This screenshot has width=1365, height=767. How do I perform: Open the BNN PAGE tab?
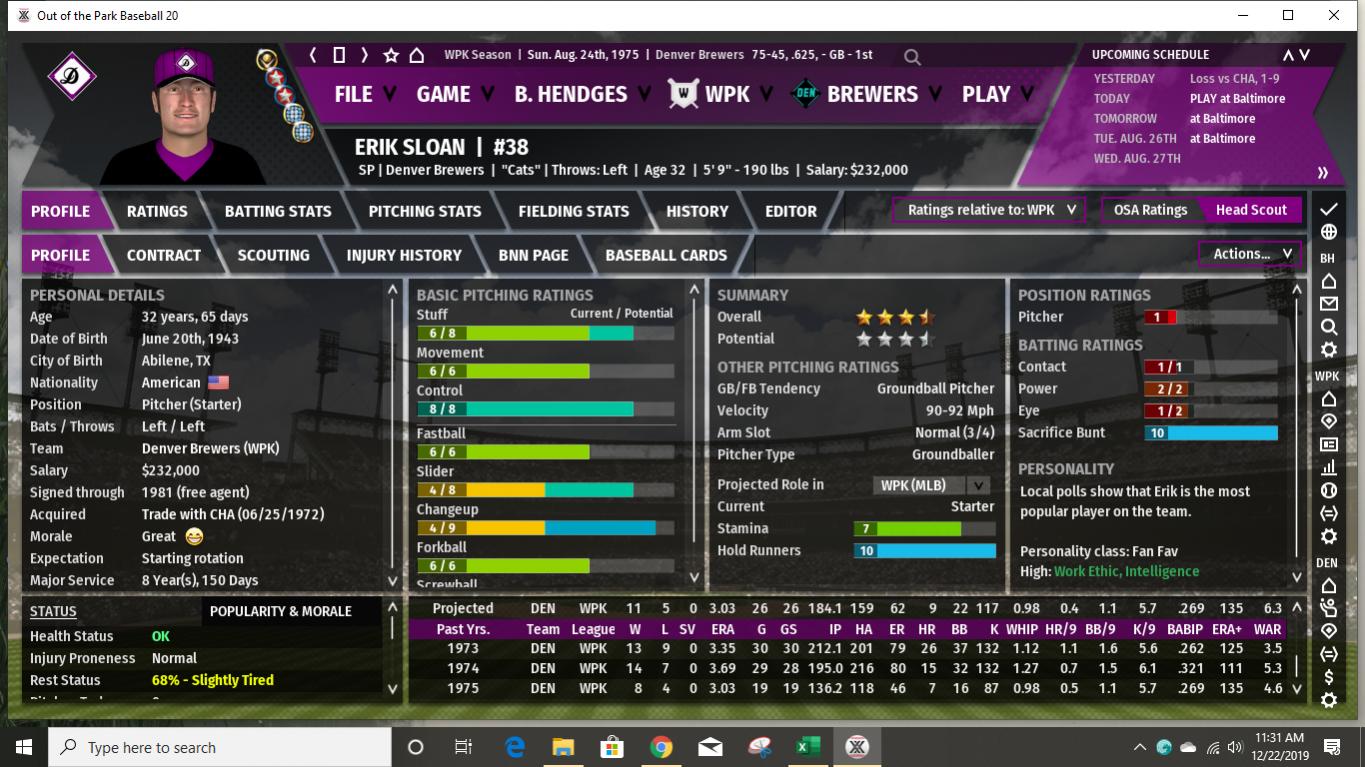(533, 255)
